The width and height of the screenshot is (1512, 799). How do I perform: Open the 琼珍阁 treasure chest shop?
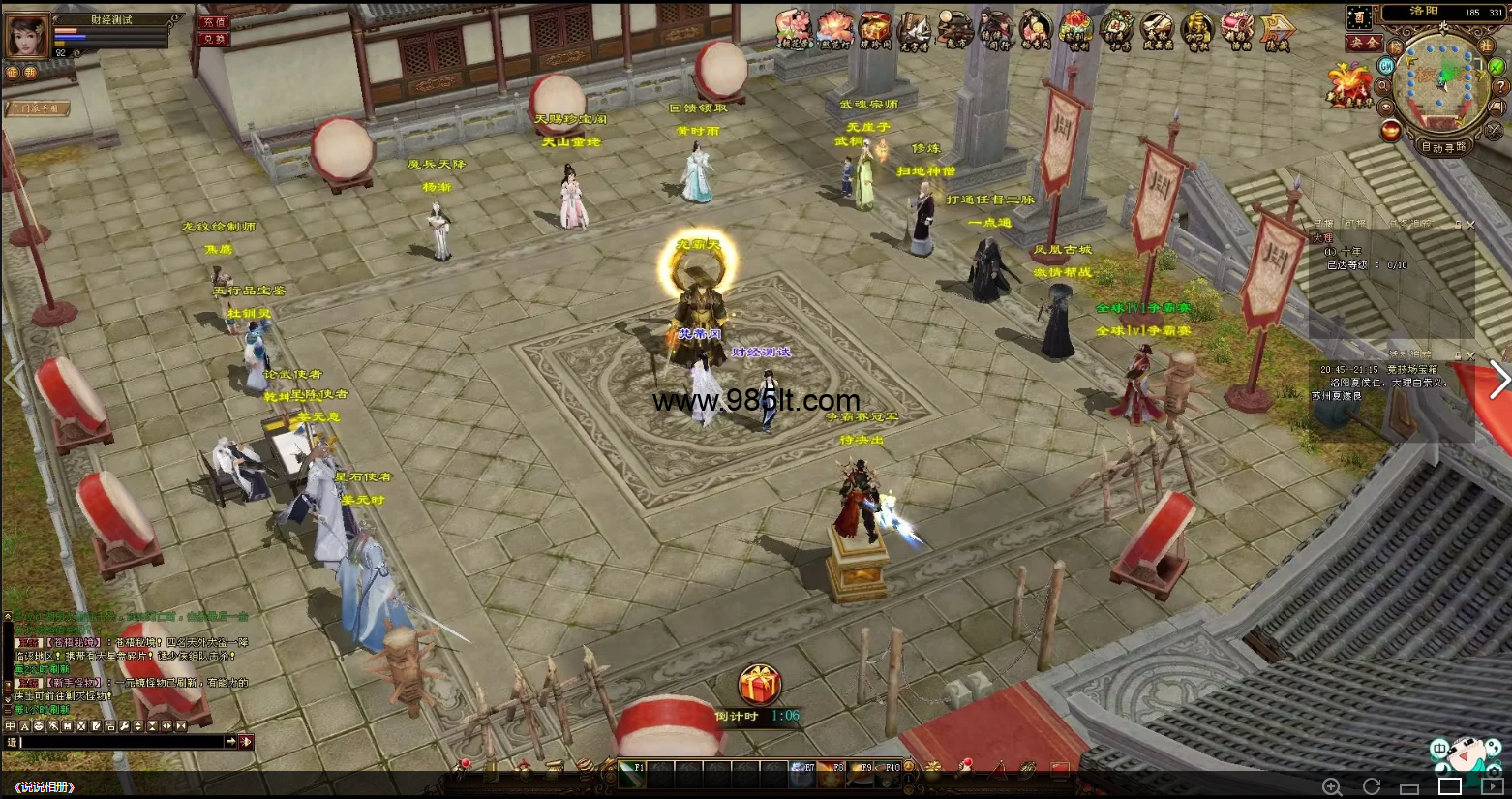coord(874,29)
